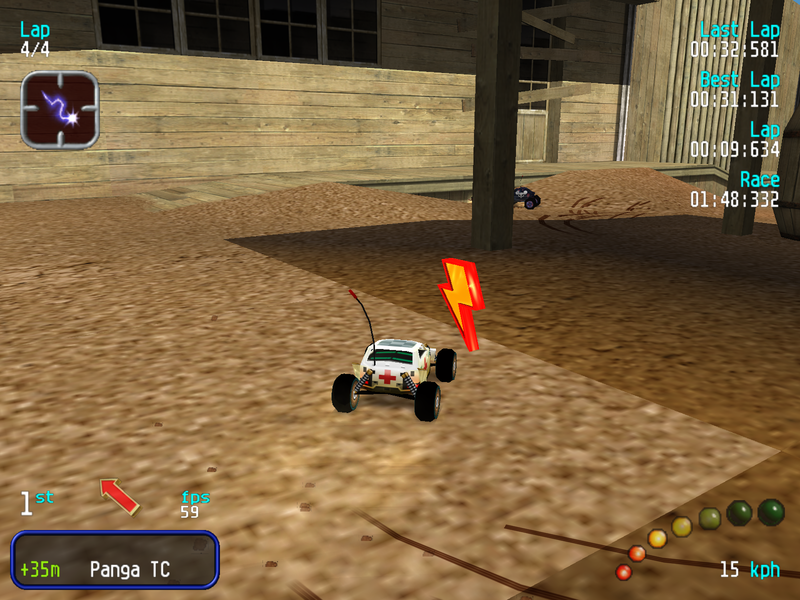The width and height of the screenshot is (800, 600).
Task: Select the Panga TC opponent panel
Action: (x=114, y=559)
